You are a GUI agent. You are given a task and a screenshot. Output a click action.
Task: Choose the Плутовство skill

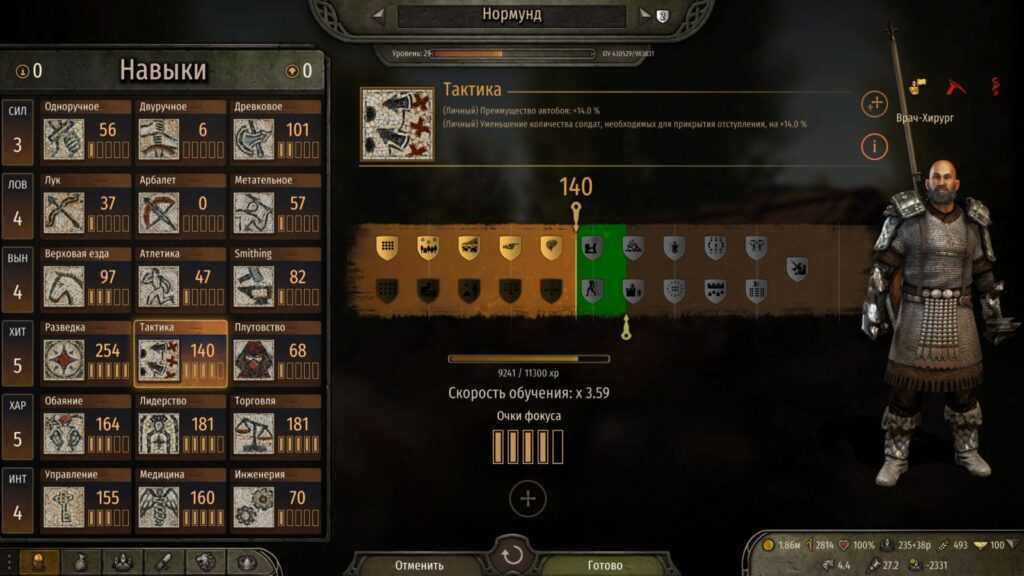(275, 354)
